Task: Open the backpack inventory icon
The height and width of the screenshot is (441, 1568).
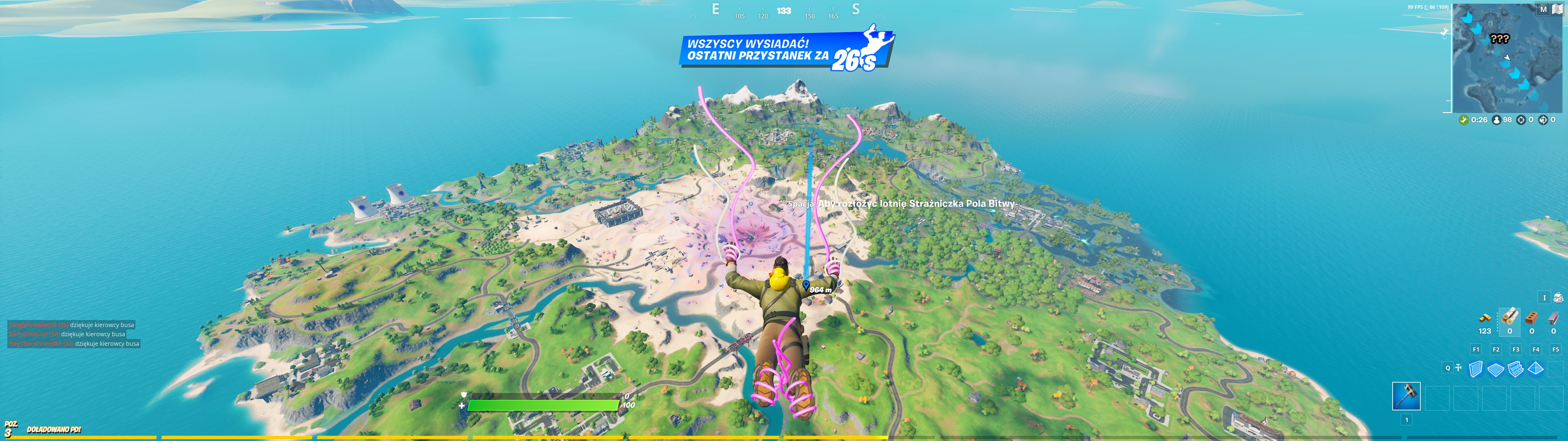Action: point(1559,298)
